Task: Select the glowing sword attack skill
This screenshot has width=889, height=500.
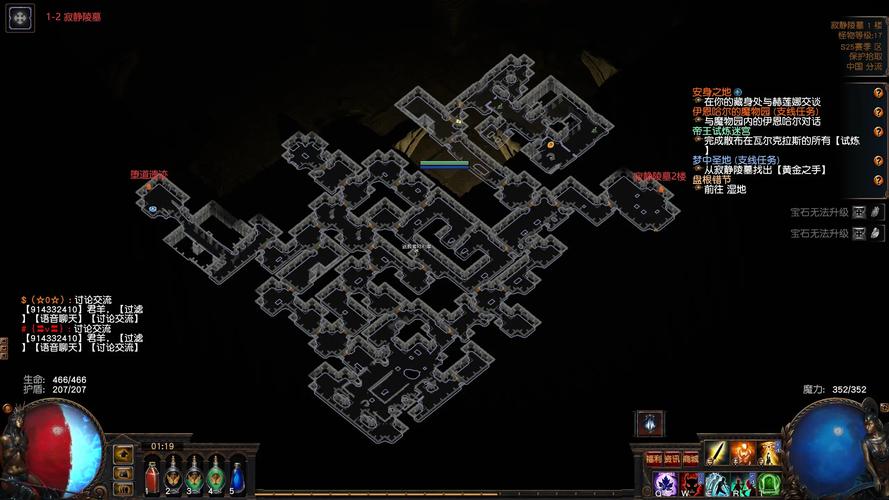Action: [717, 453]
